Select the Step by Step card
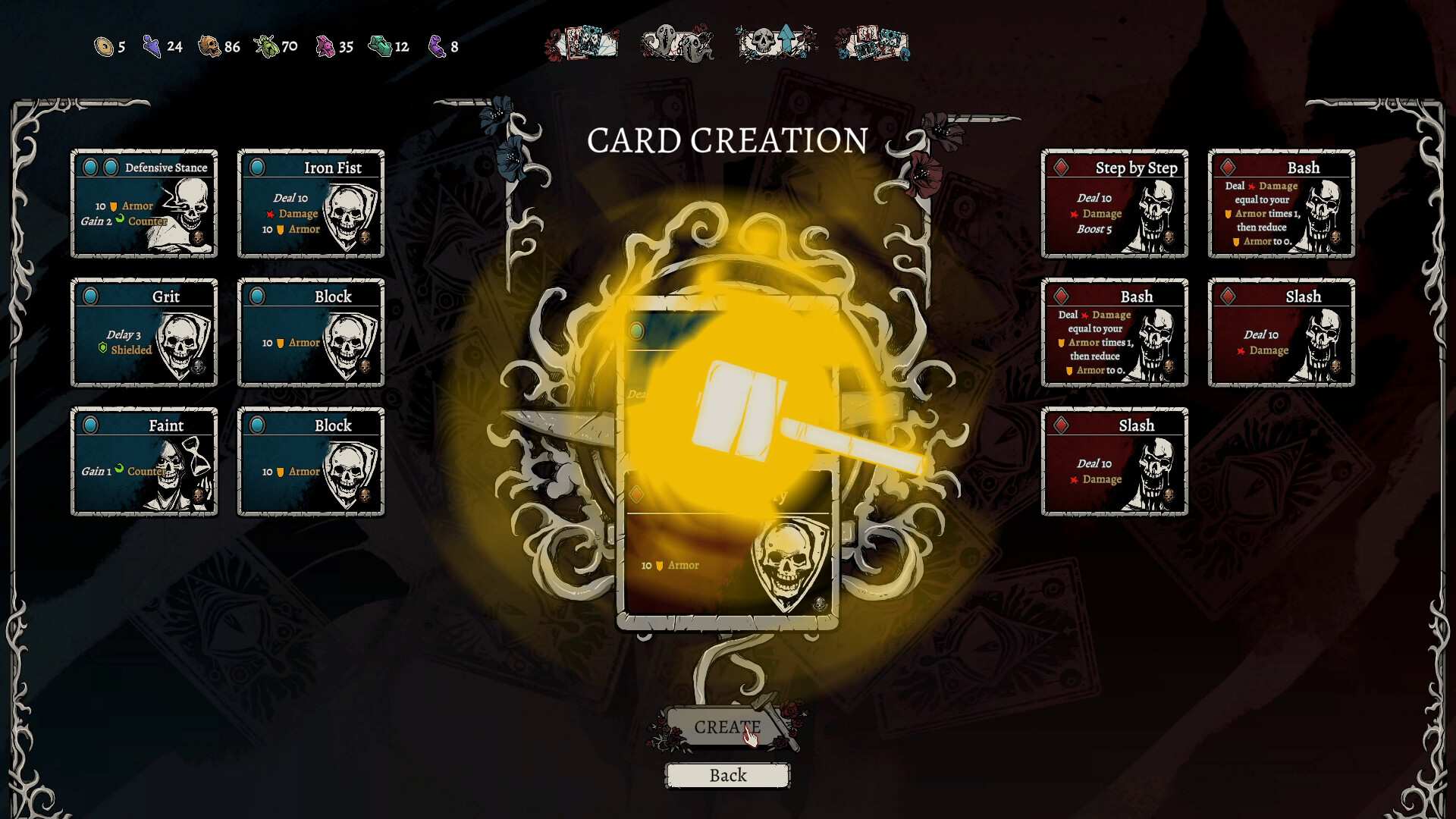The height and width of the screenshot is (819, 1456). pyautogui.click(x=1115, y=203)
